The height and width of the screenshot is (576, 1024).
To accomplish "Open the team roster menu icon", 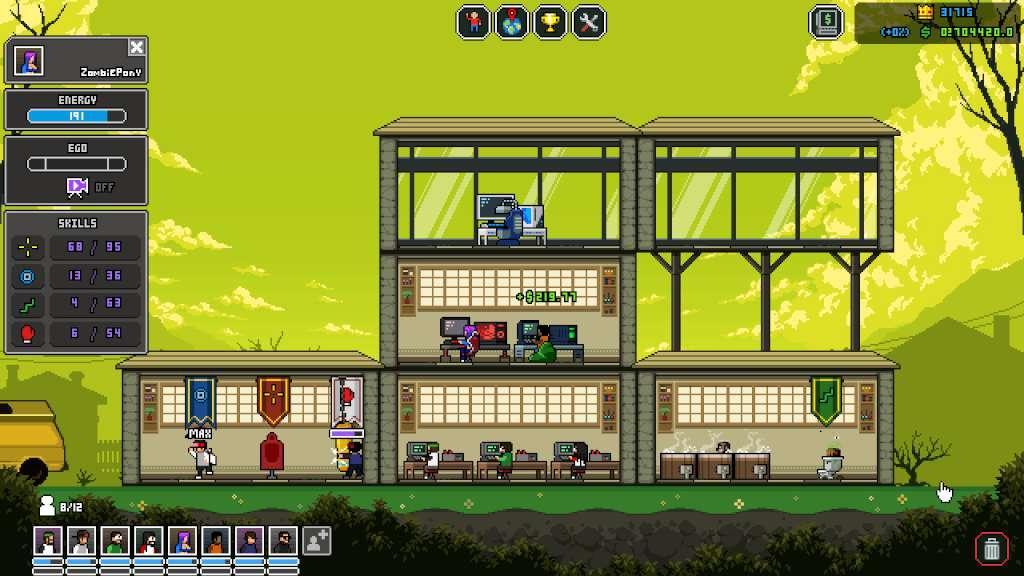I will click(473, 22).
